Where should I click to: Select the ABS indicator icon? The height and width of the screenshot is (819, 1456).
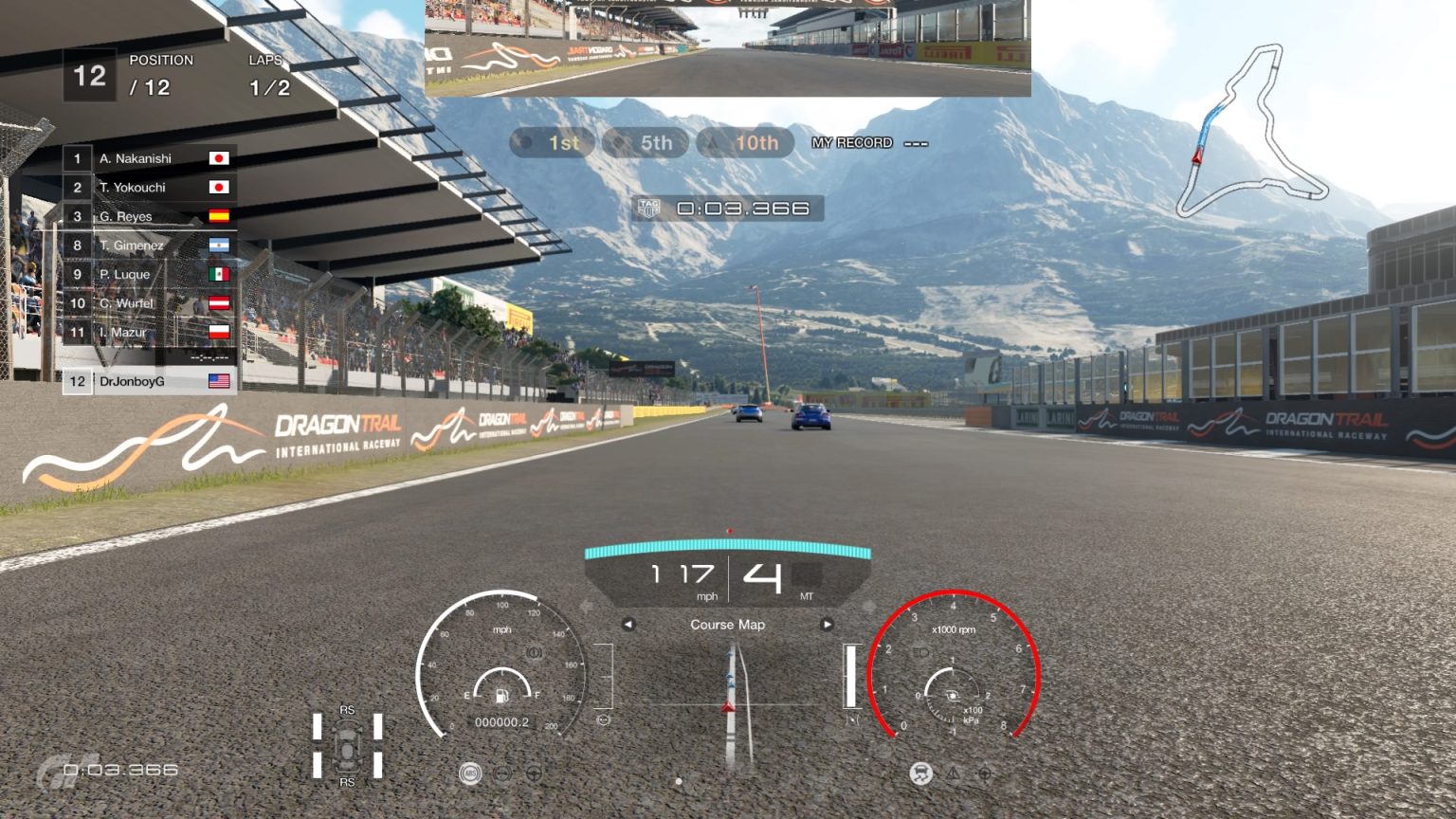click(471, 773)
